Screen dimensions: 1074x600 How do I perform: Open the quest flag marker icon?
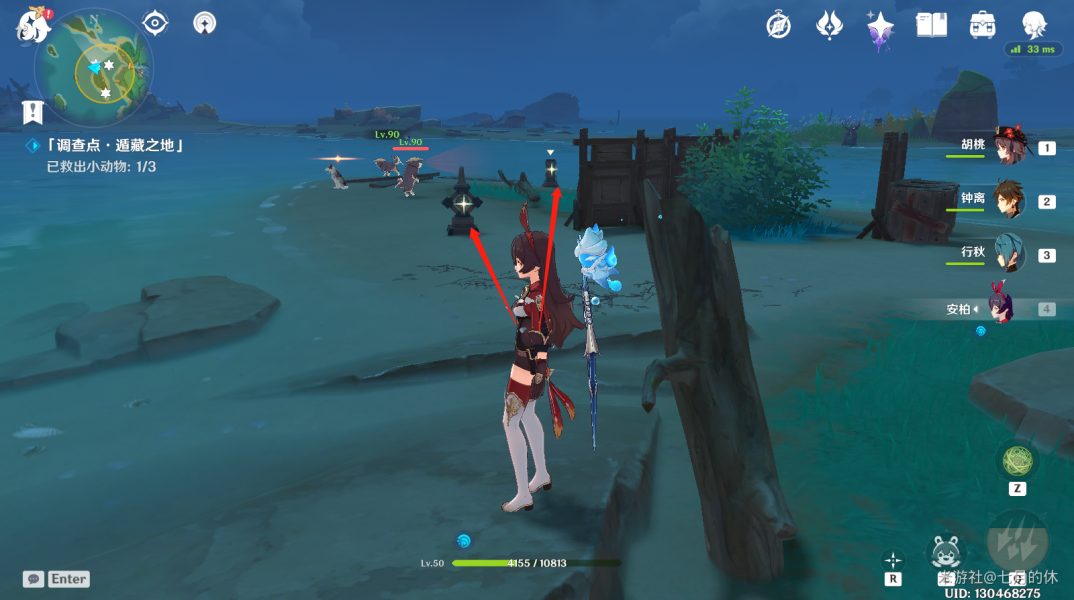click(x=33, y=111)
